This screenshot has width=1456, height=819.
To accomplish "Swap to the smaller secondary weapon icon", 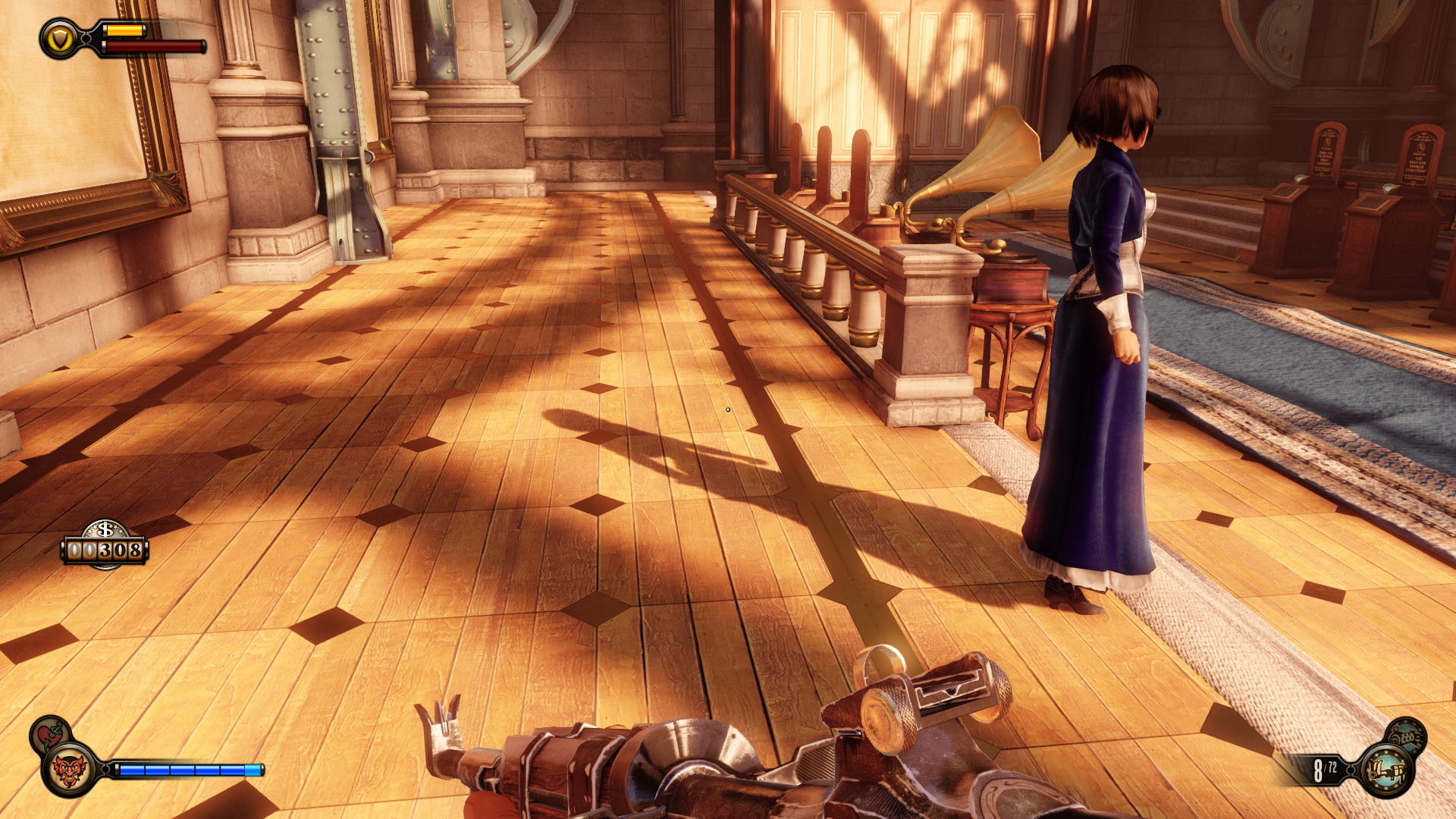I will pos(1407,735).
